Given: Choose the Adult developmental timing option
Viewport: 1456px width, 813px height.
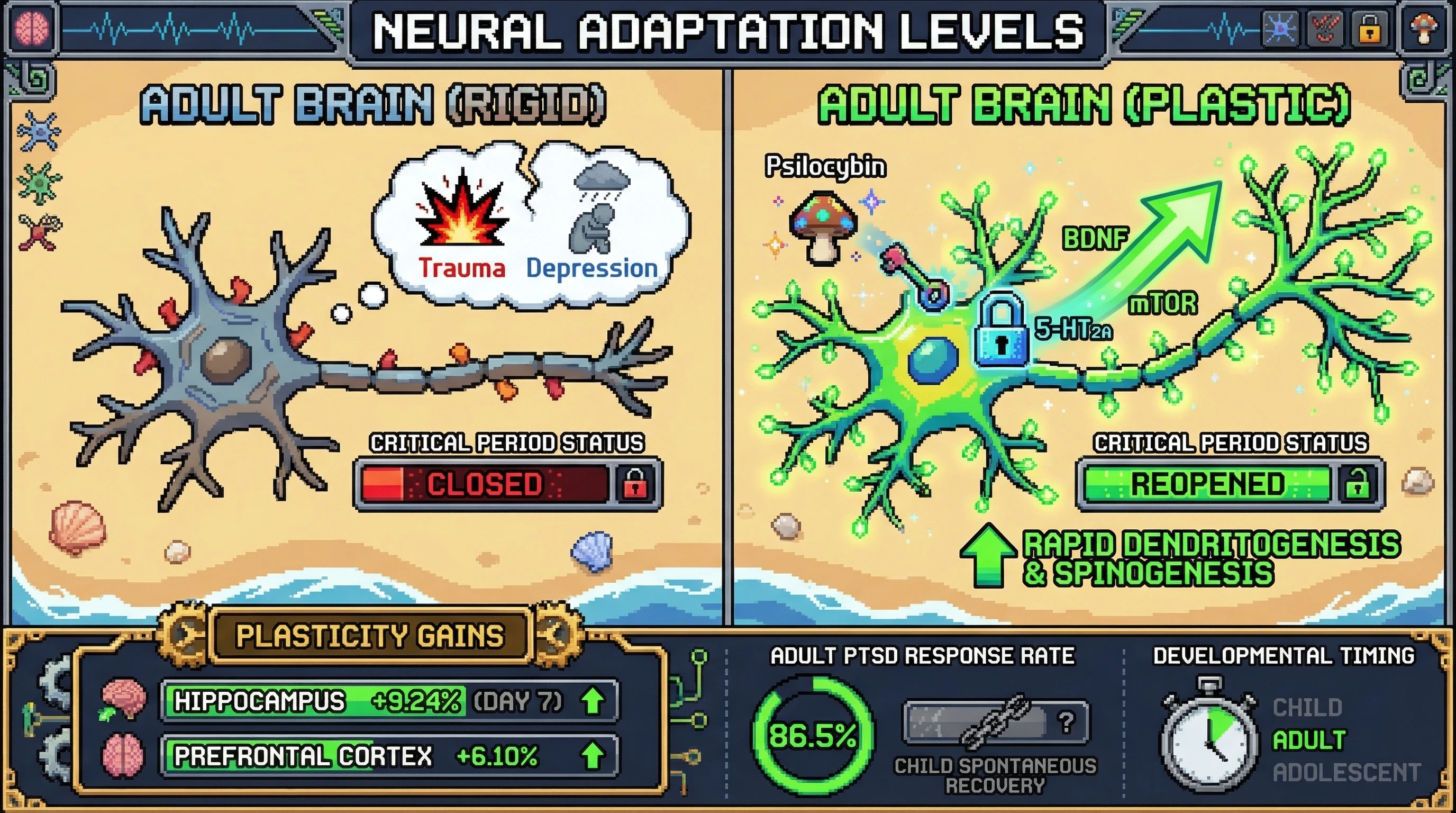Looking at the screenshot, I should [x=1309, y=740].
